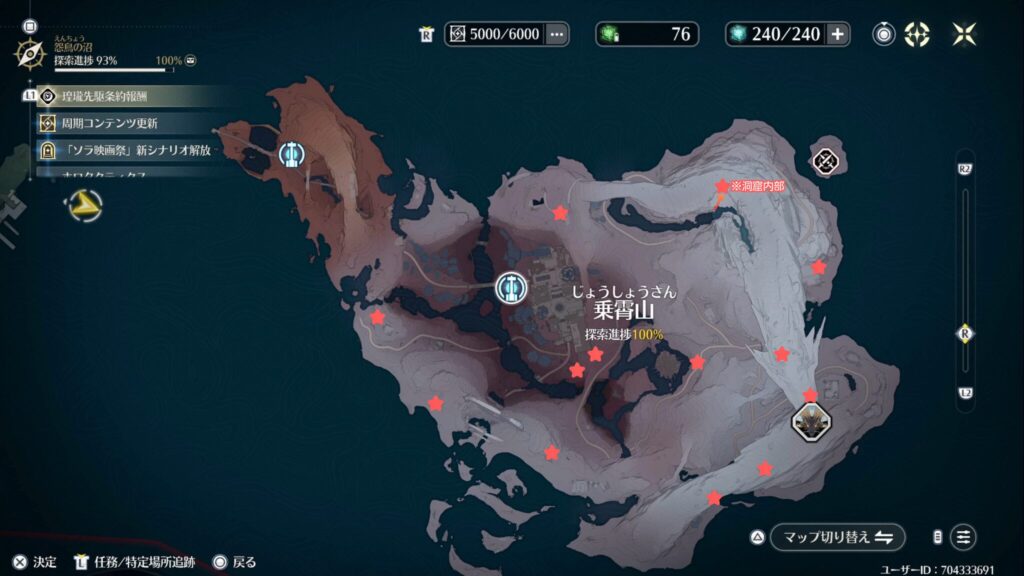Viewport: 1024px width, 576px height.
Task: Select the 周期コンテンツ更新 quest entry
Action: point(110,123)
